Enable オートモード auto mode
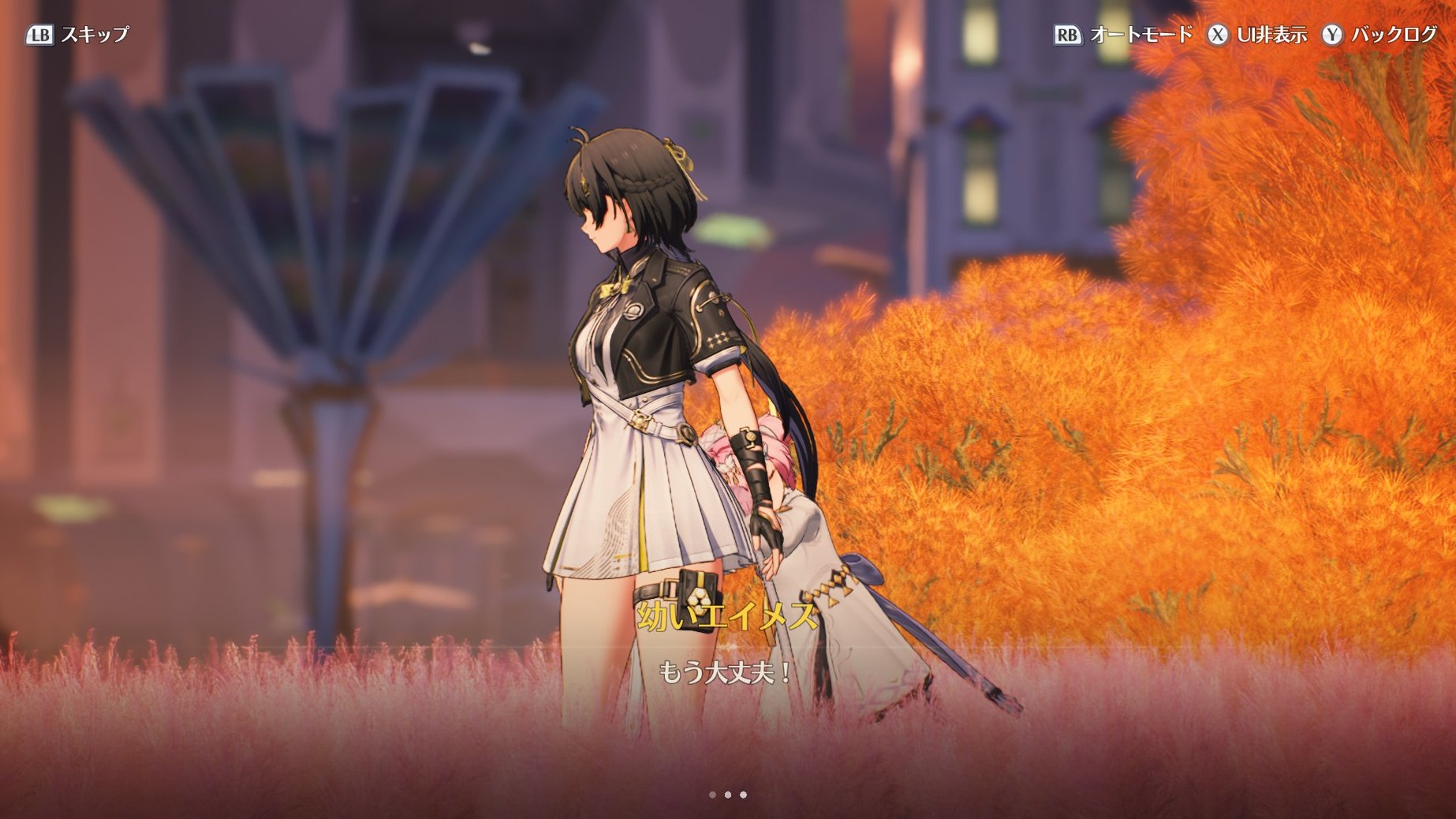Image resolution: width=1456 pixels, height=819 pixels. click(1123, 35)
